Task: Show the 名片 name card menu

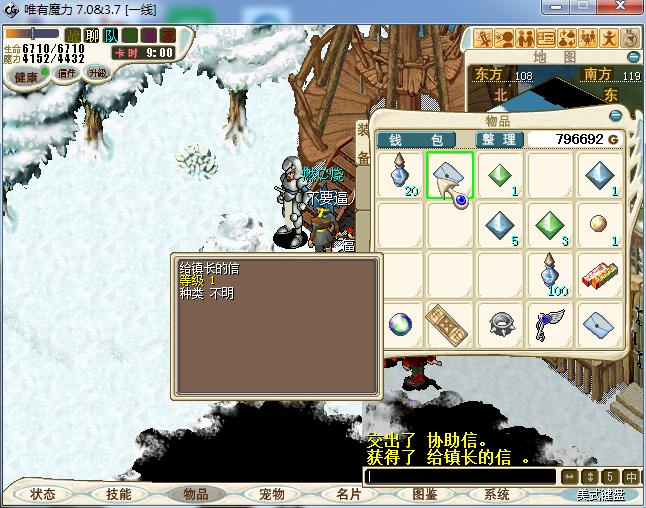Action: (347, 494)
